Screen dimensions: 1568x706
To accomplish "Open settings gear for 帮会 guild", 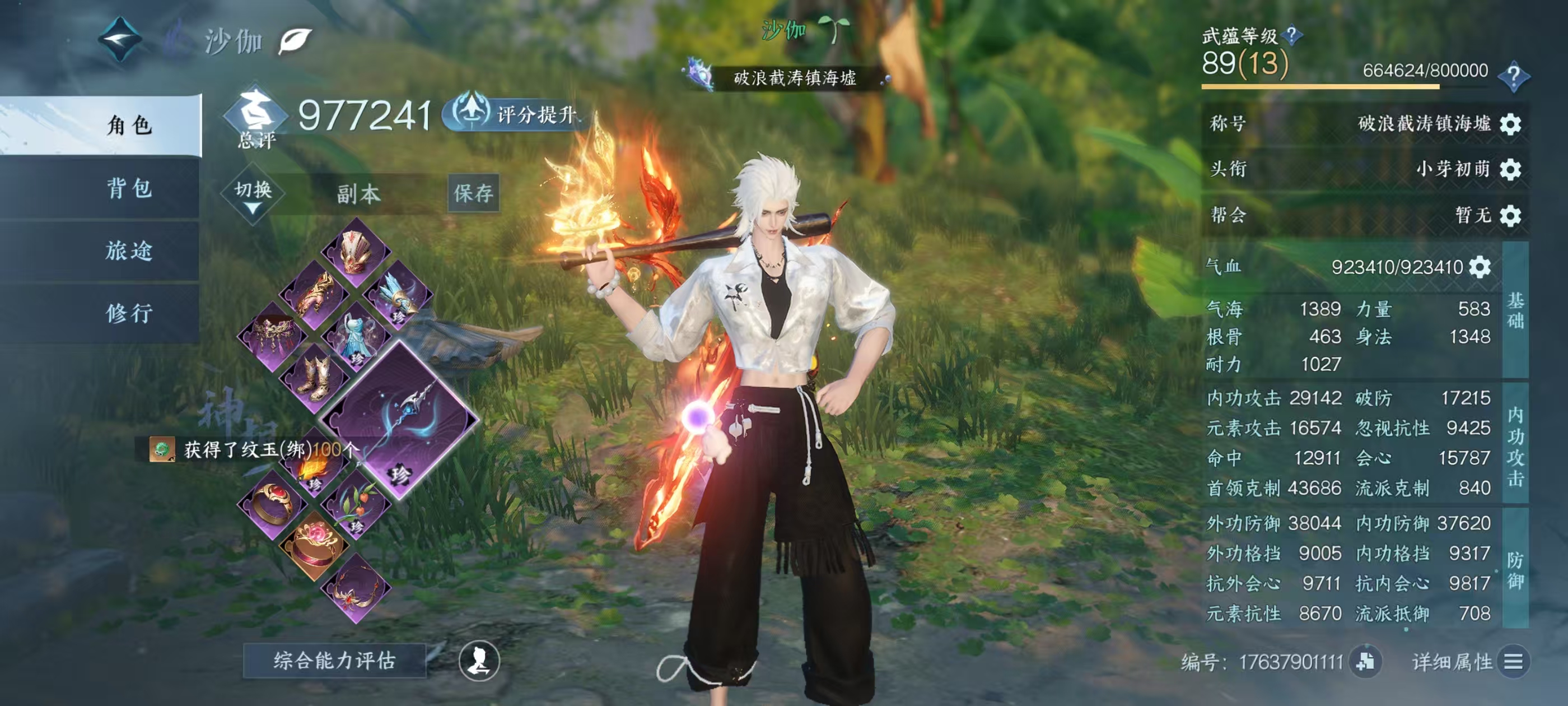I will 1511,216.
